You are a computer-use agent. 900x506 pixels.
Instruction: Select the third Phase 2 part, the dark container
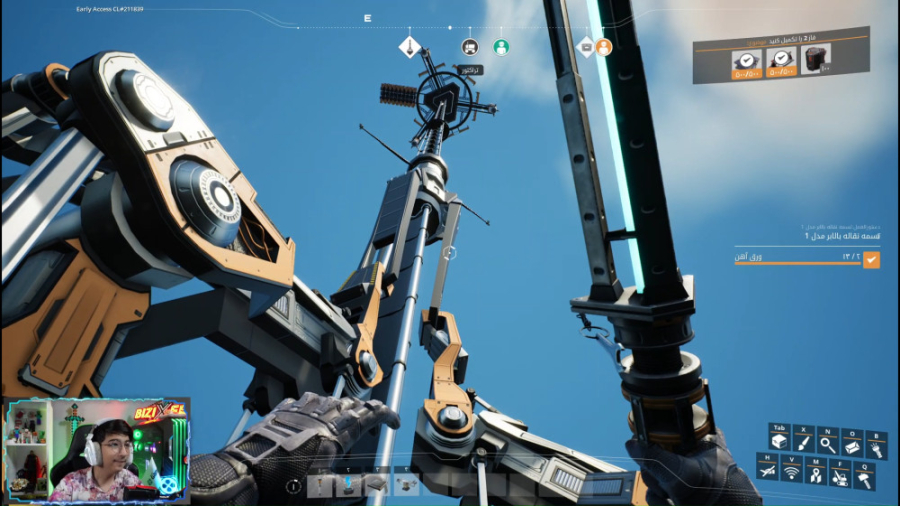pyautogui.click(x=815, y=59)
